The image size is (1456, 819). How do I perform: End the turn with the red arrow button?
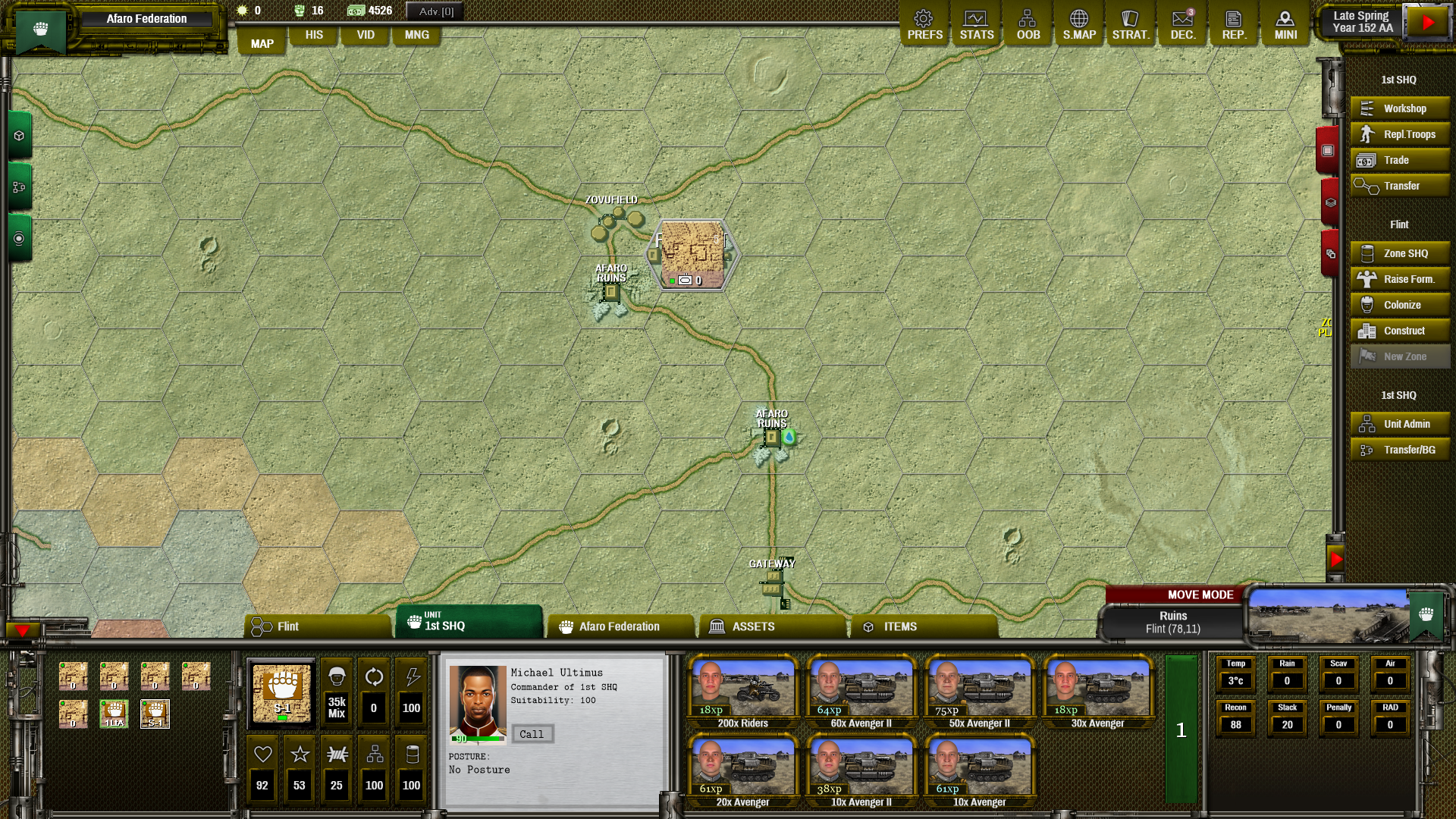click(x=1429, y=22)
